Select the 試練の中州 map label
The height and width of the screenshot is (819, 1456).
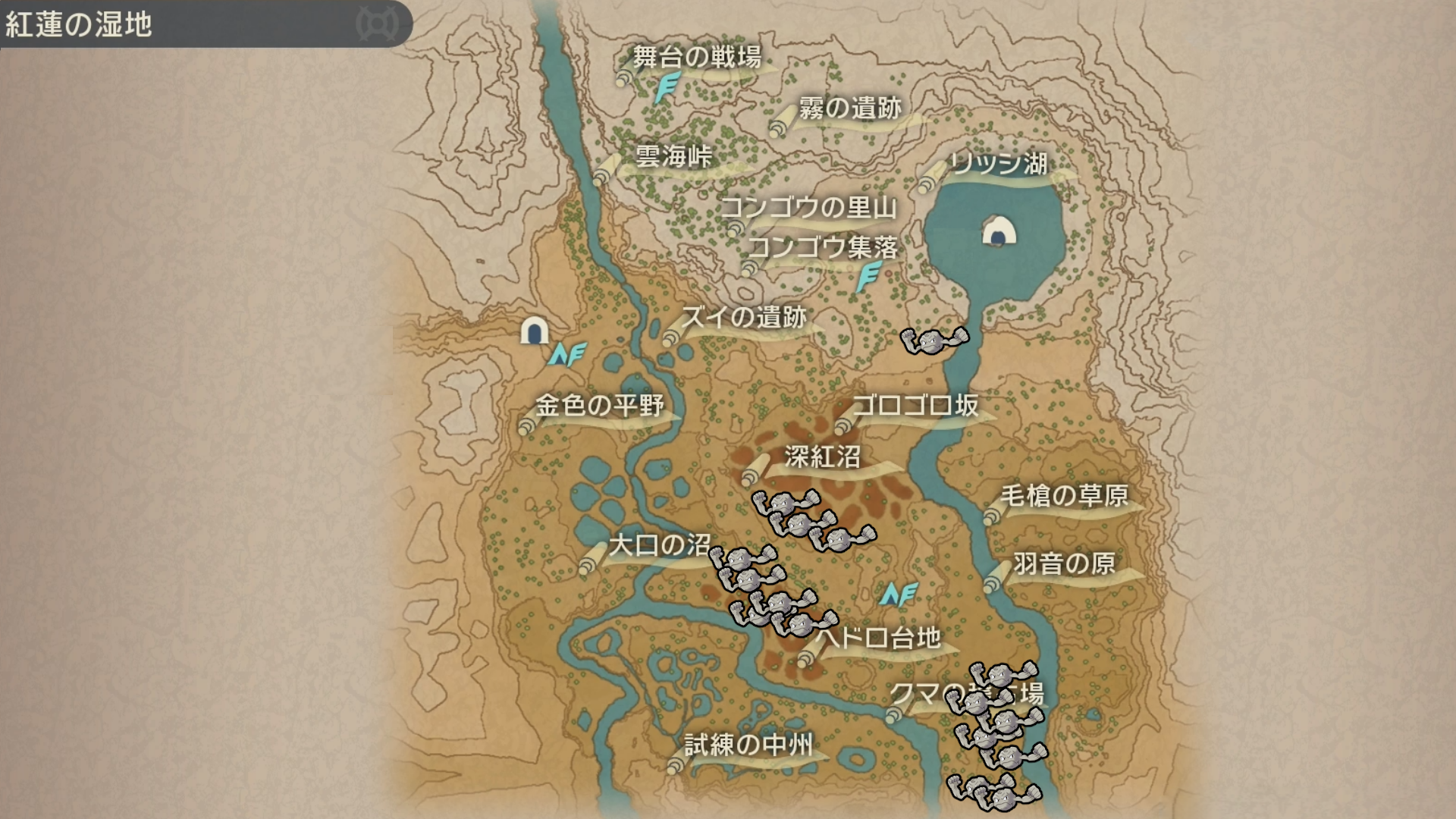pyautogui.click(x=748, y=745)
